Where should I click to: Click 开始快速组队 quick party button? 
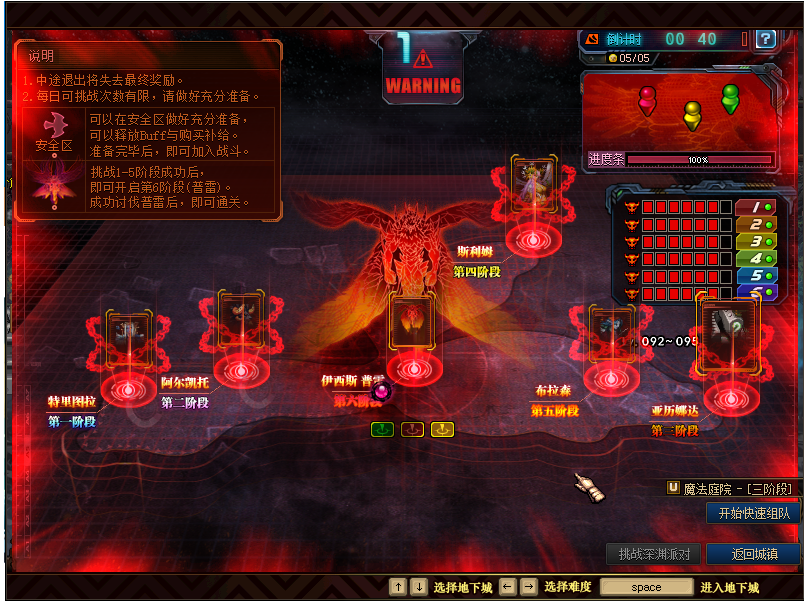coord(753,513)
